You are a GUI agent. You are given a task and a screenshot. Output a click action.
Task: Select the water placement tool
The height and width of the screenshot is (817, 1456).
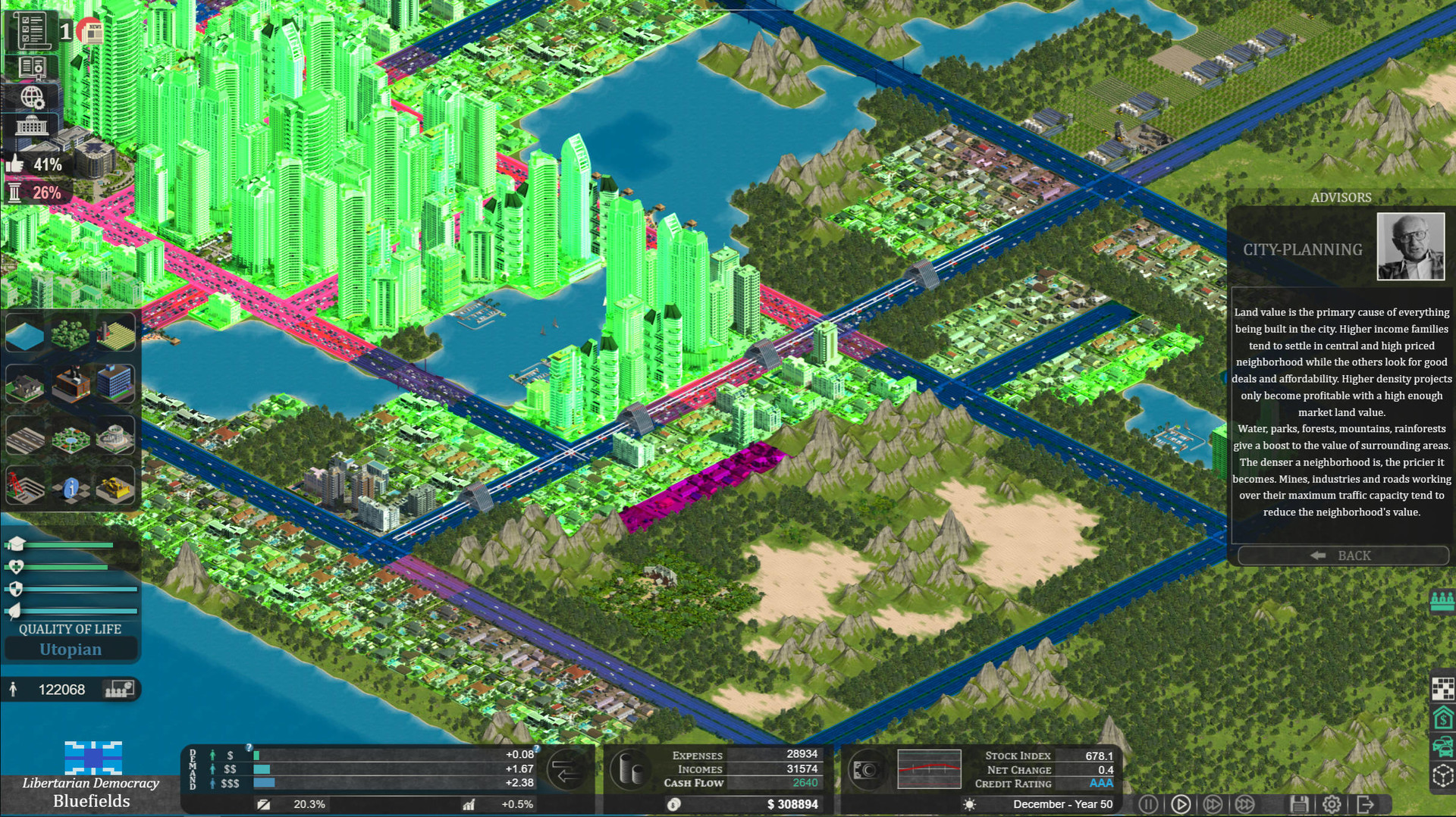[x=27, y=333]
